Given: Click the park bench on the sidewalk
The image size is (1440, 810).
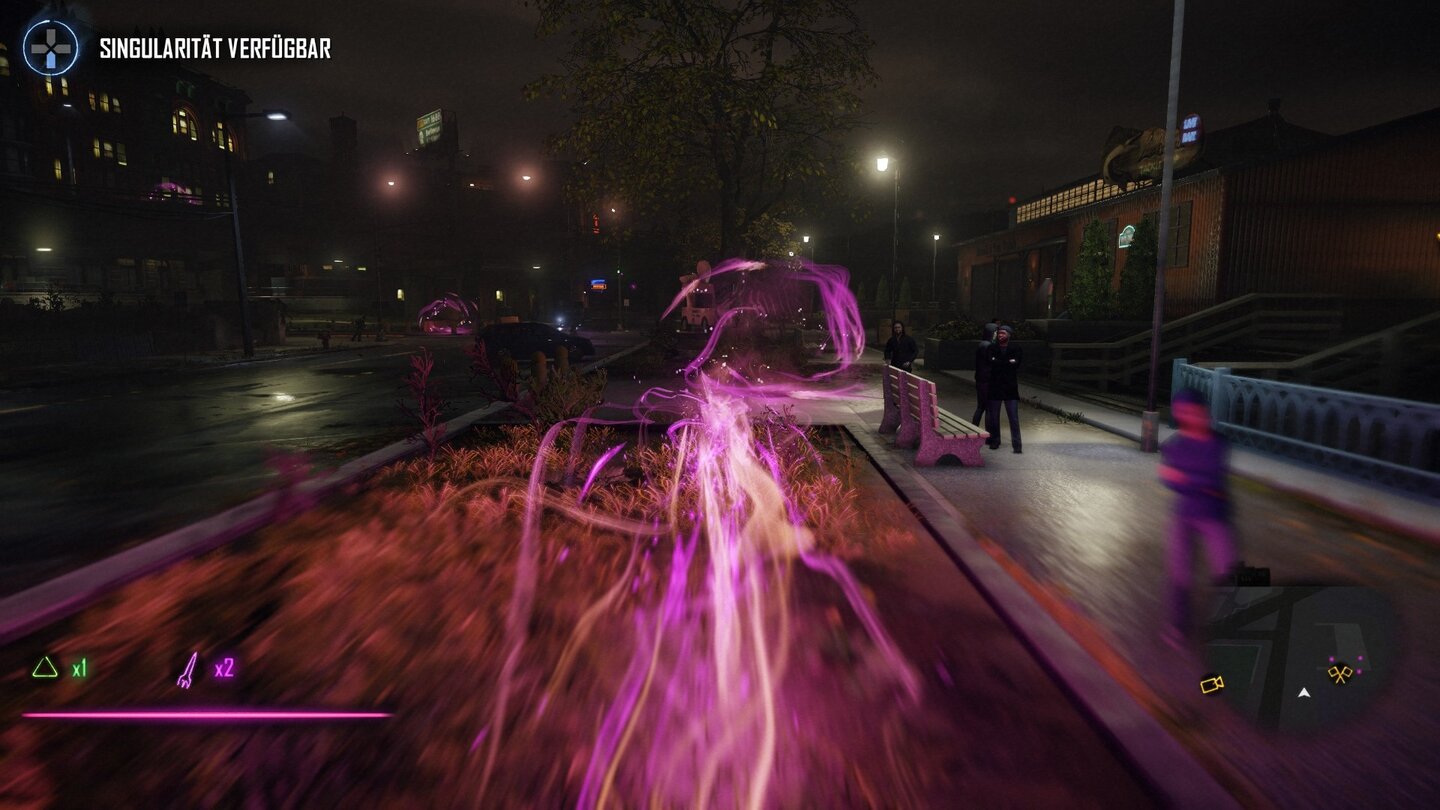Looking at the screenshot, I should coord(930,420).
